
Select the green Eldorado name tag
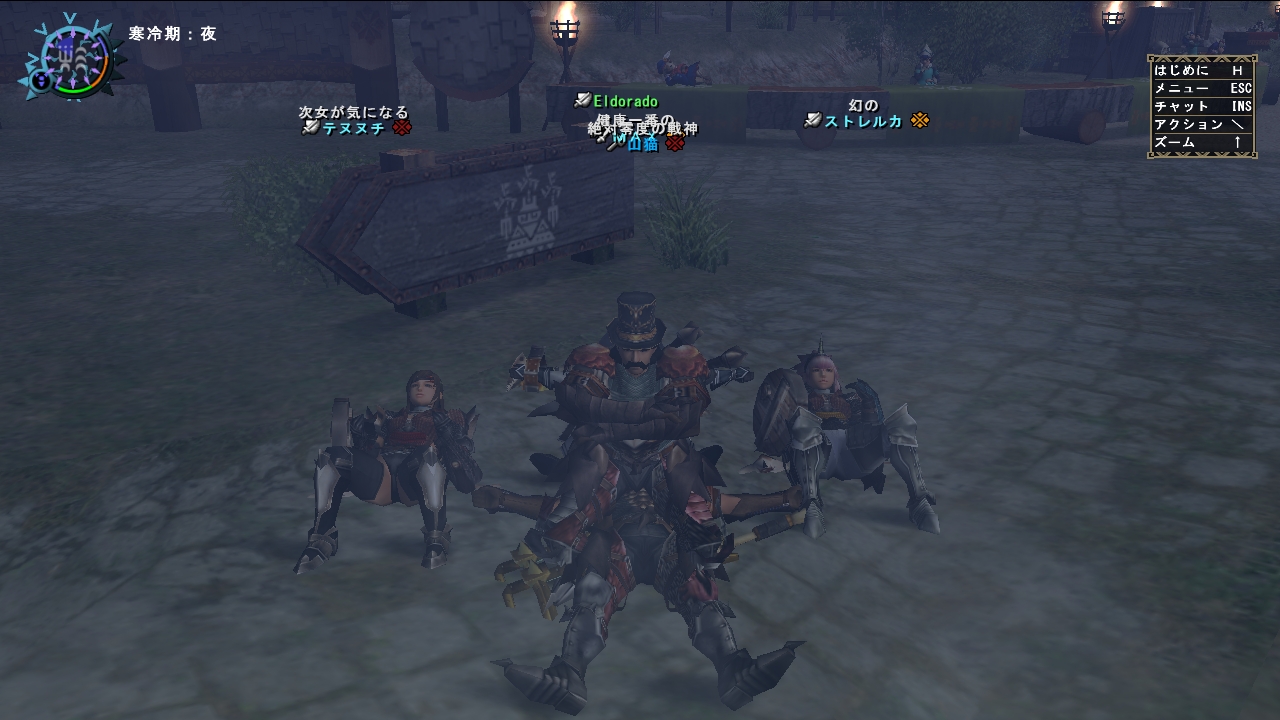pos(625,101)
